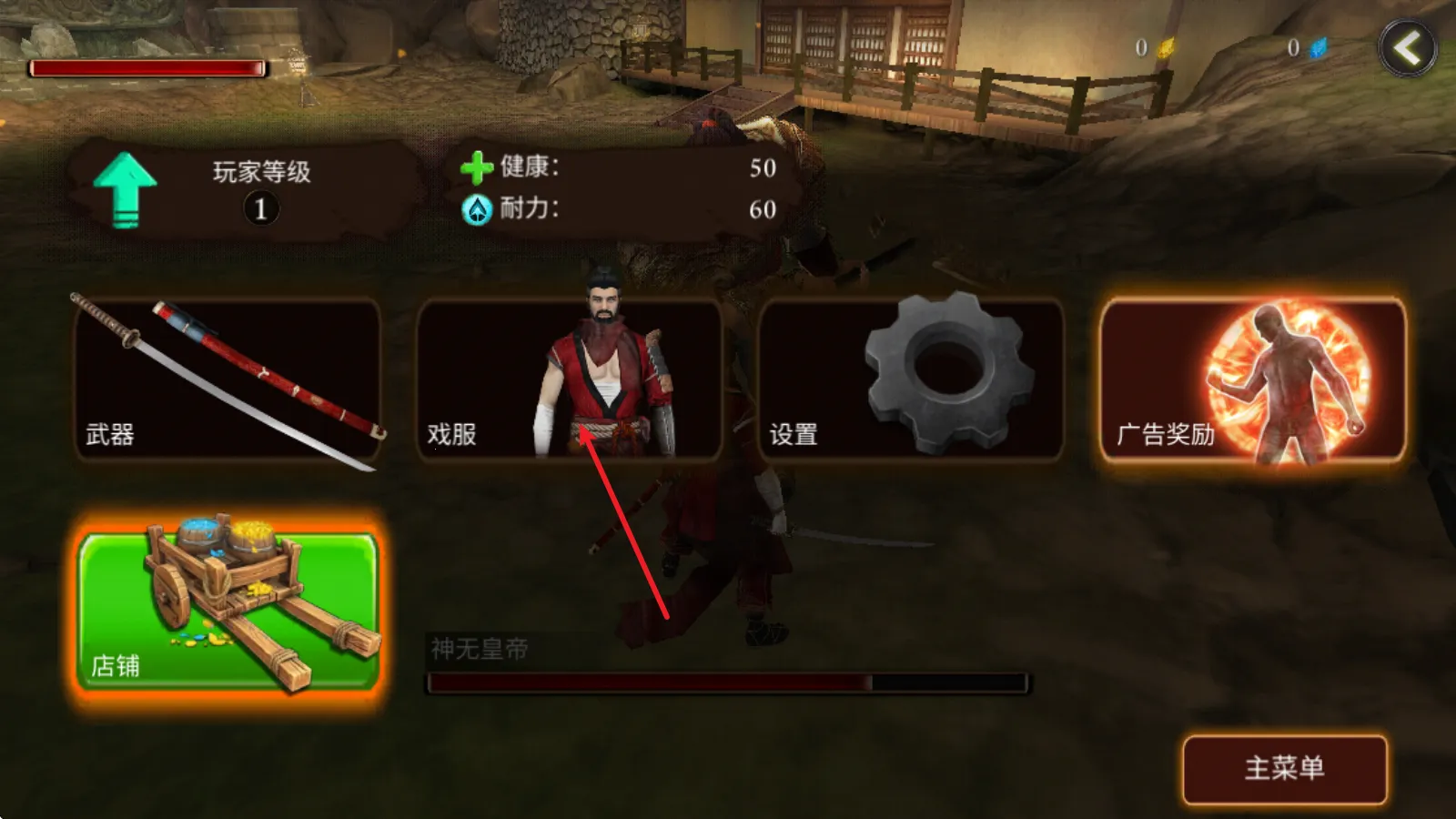This screenshot has width=1456, height=819.
Task: Click the 玩家等级 level badge showing 1
Action: click(260, 208)
